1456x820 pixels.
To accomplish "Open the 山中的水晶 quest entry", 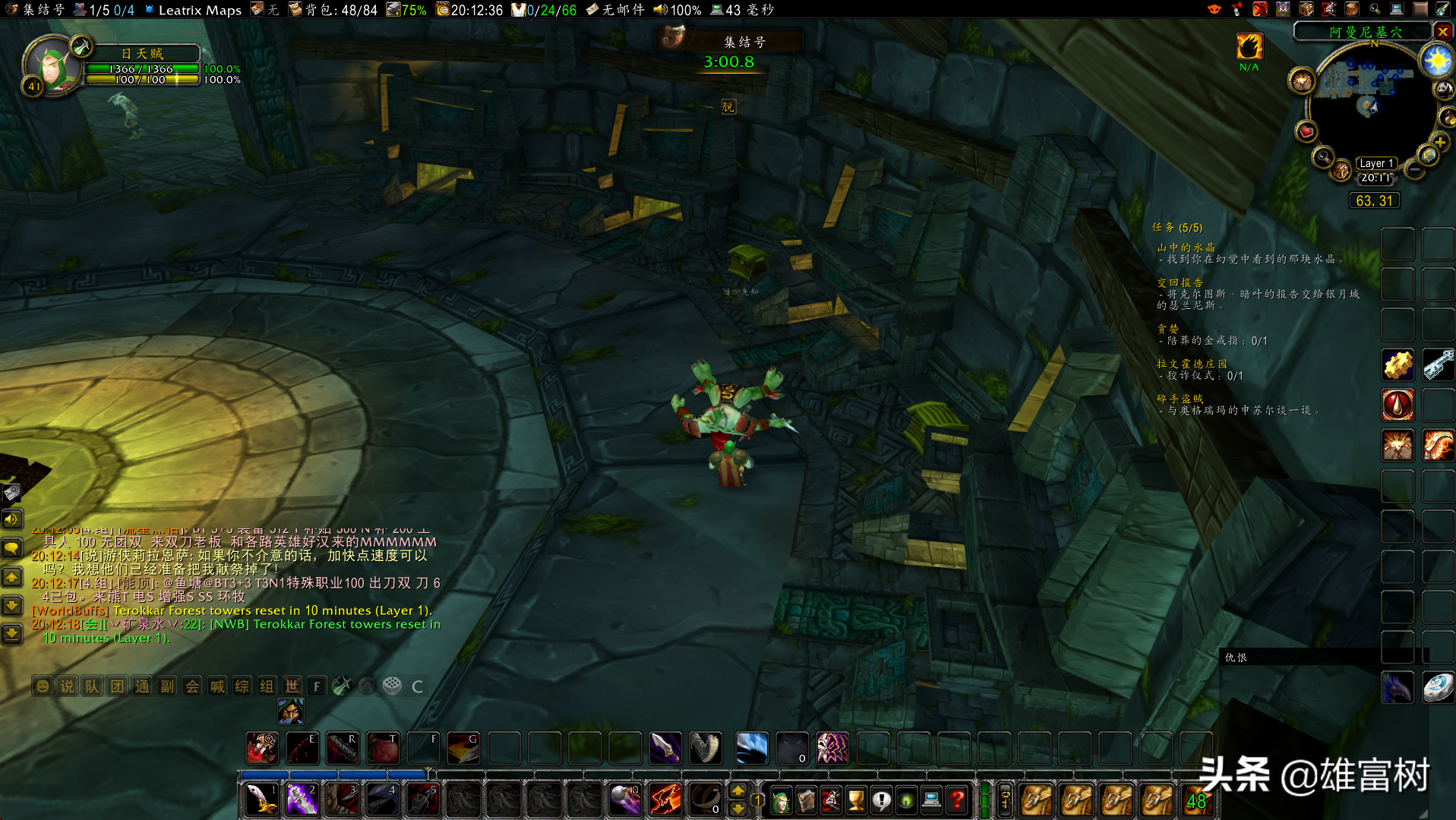I will (1186, 248).
